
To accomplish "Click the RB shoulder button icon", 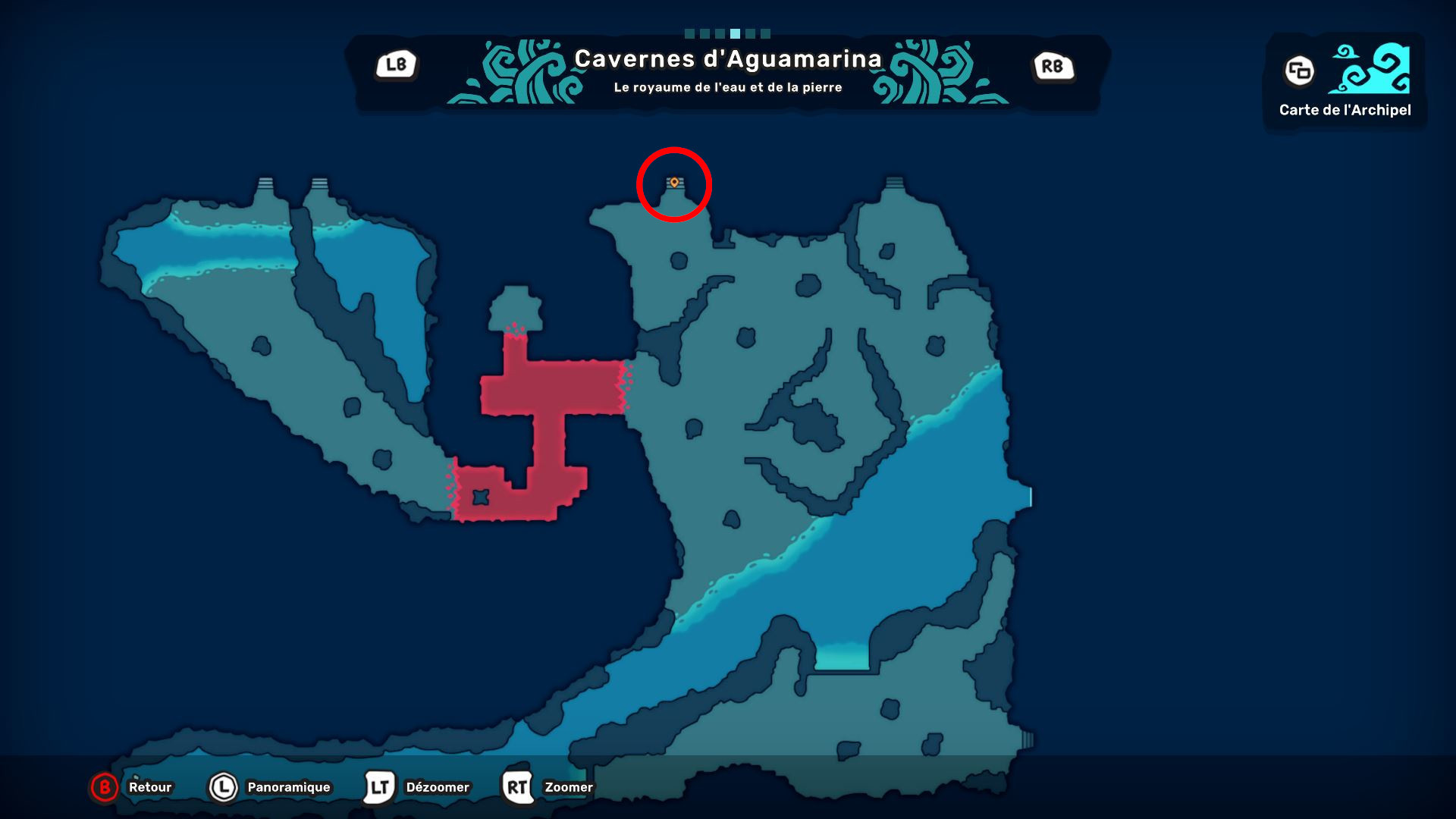I will (1054, 67).
